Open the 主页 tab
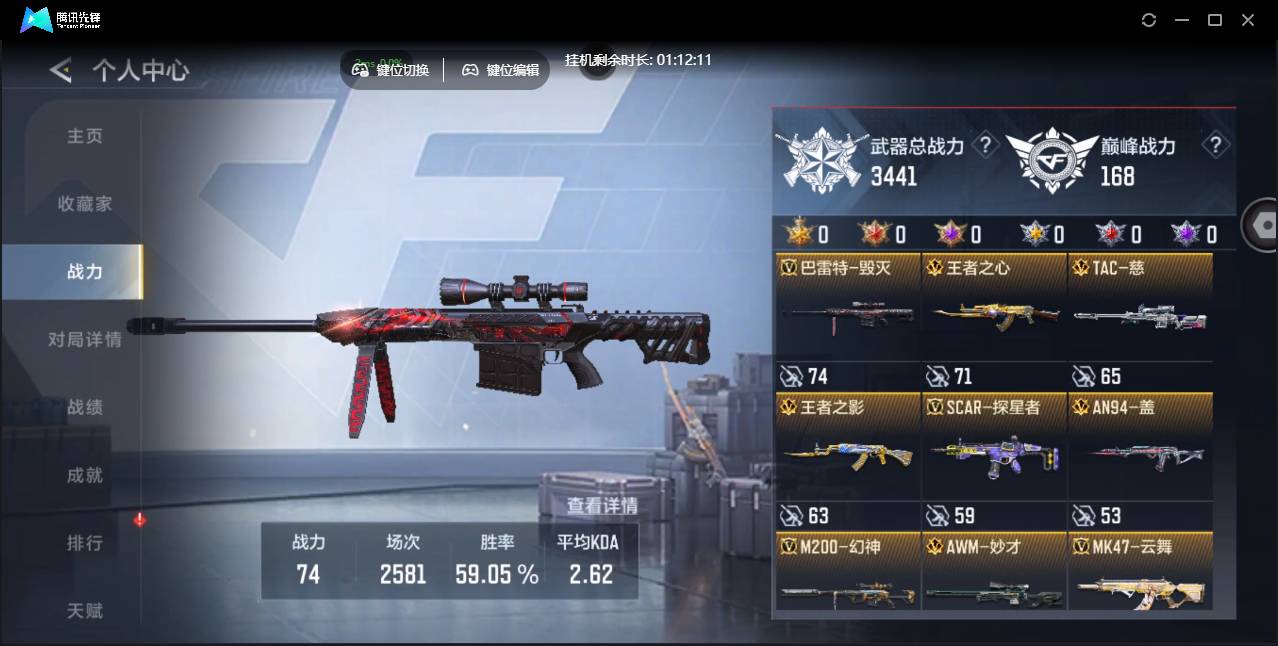 (x=85, y=136)
